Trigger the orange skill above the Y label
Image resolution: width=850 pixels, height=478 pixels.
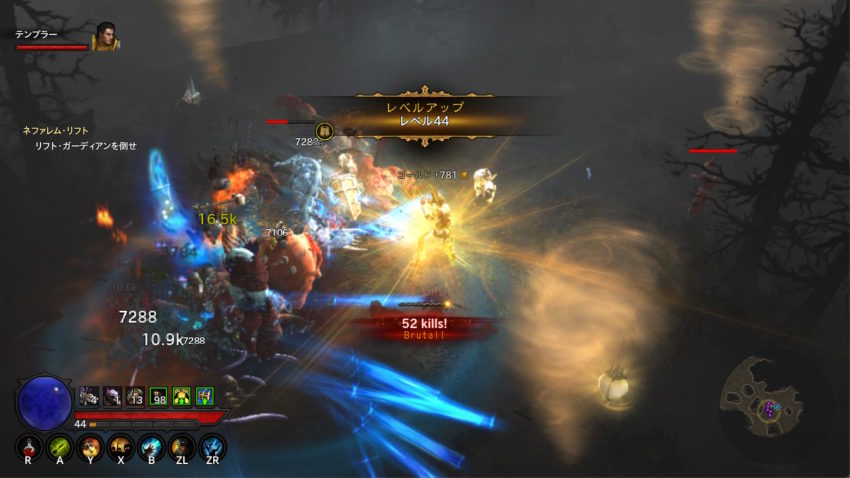pos(91,446)
